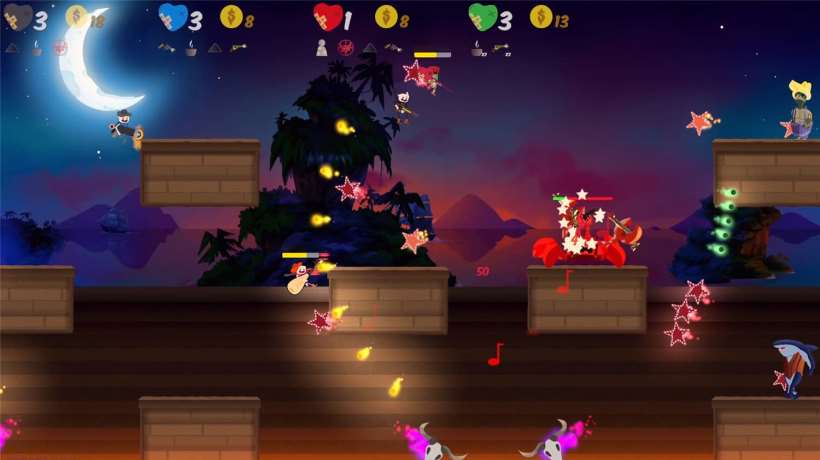Select the gold coin beside the red heart
Screen dimensions: 820x460
[386, 16]
